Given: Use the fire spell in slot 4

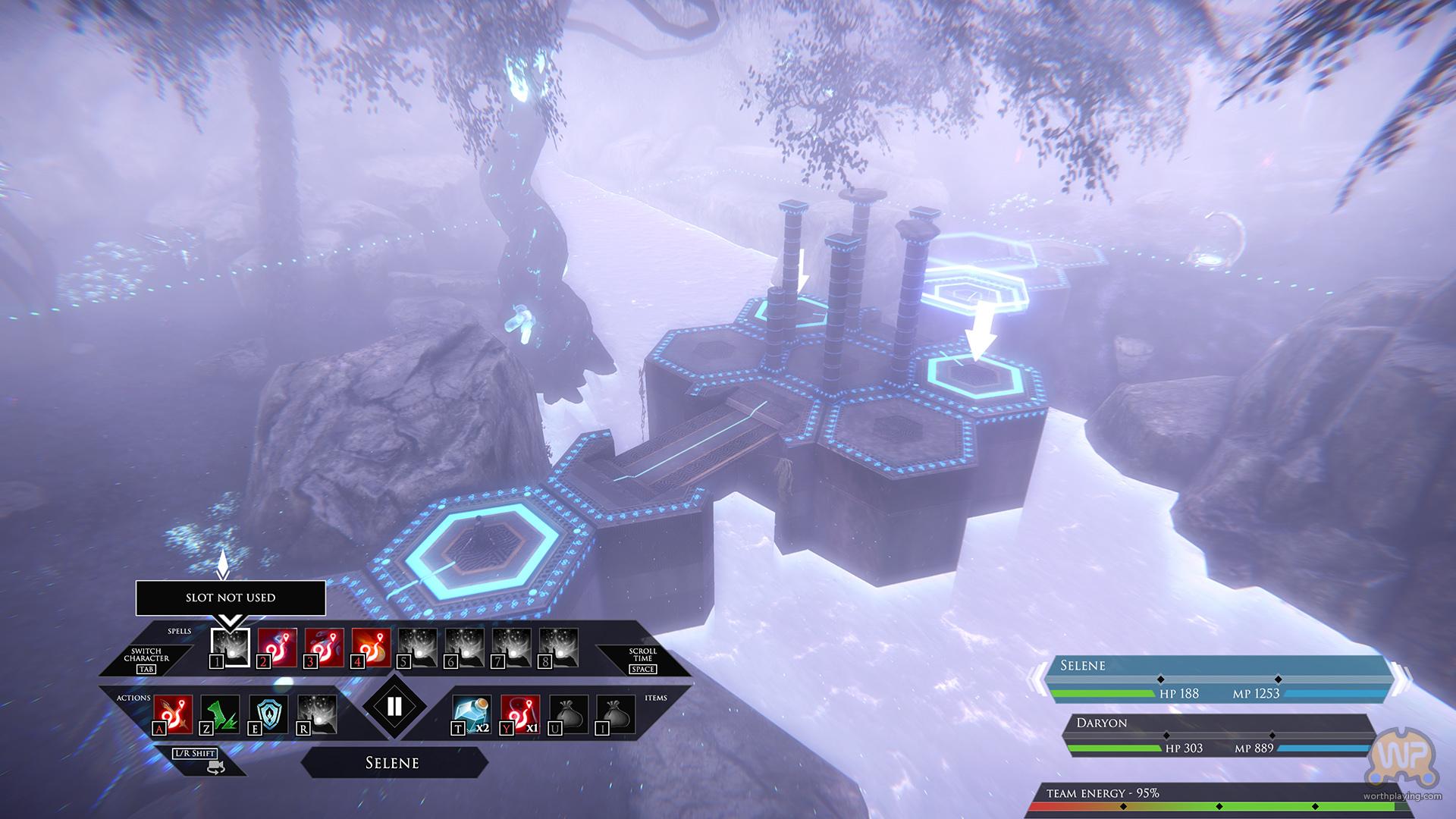Looking at the screenshot, I should pyautogui.click(x=372, y=647).
